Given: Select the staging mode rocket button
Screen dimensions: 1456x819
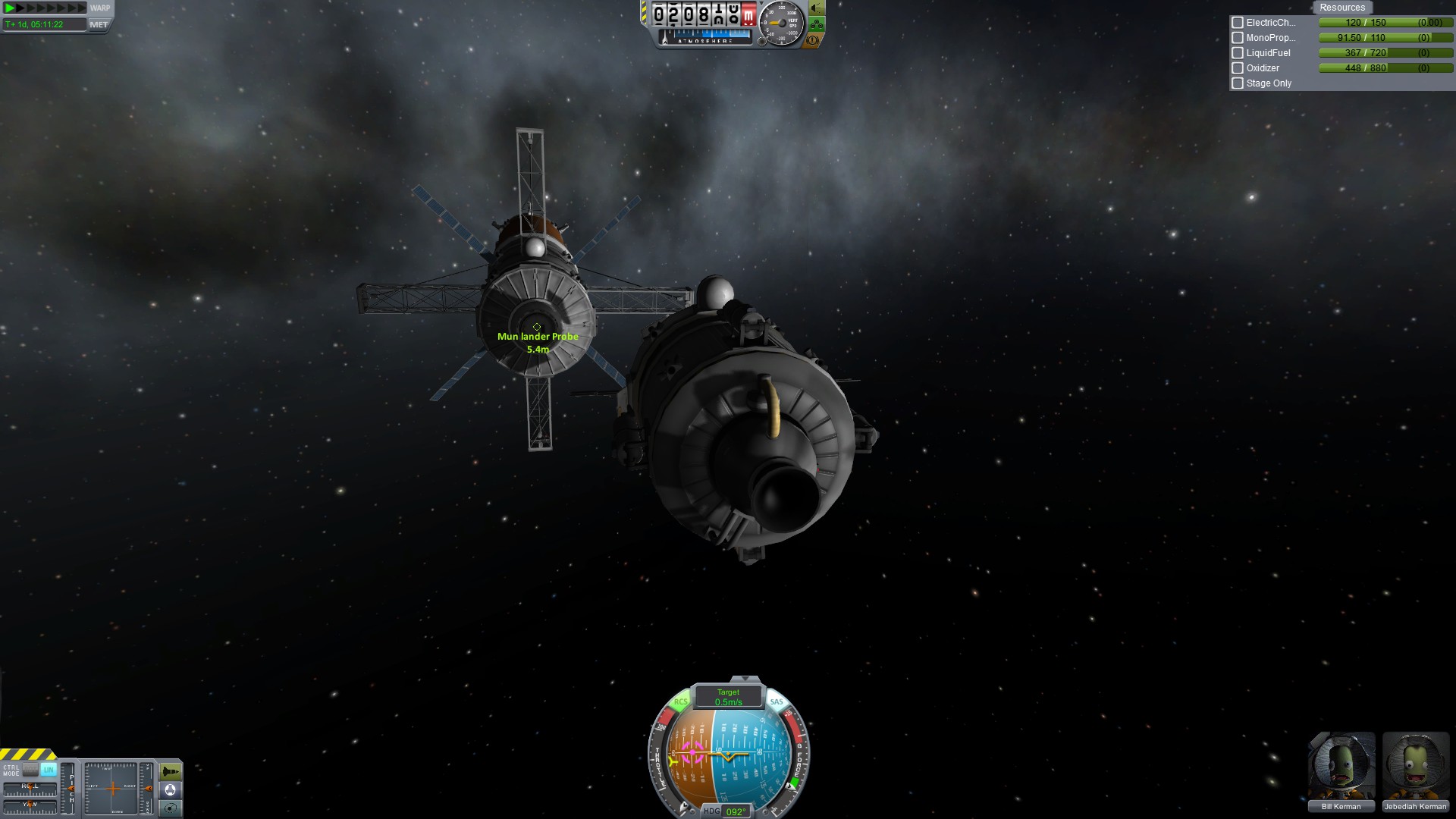Looking at the screenshot, I should coord(171,772).
